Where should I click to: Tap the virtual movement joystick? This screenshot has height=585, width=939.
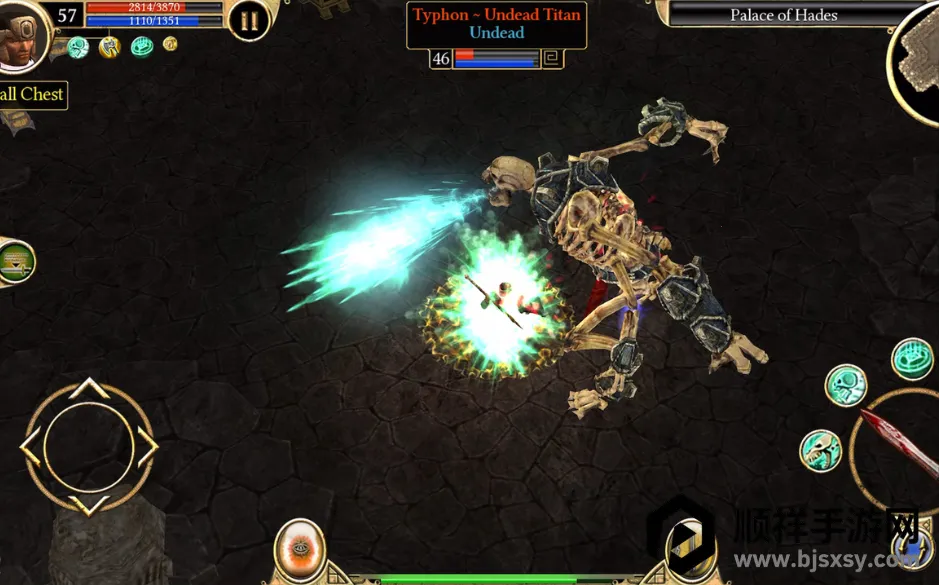click(x=89, y=446)
